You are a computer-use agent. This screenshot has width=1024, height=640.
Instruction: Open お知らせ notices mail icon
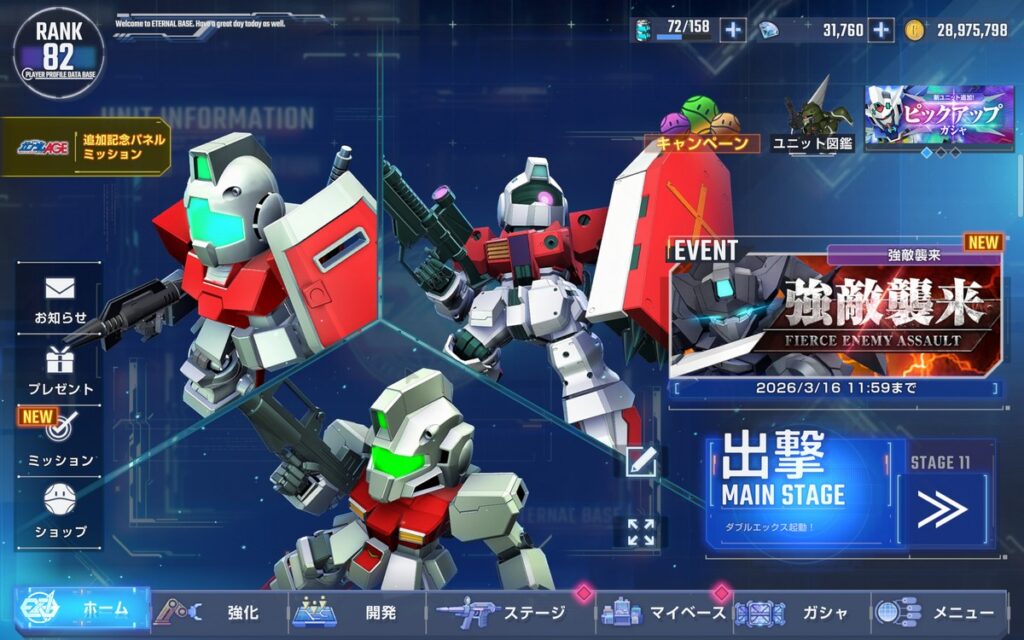pyautogui.click(x=60, y=298)
